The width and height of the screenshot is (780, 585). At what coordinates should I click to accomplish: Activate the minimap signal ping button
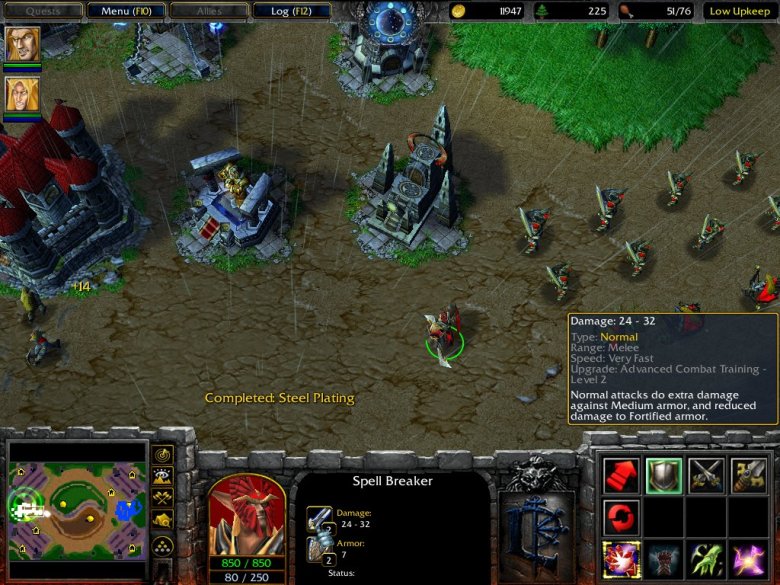pos(162,455)
